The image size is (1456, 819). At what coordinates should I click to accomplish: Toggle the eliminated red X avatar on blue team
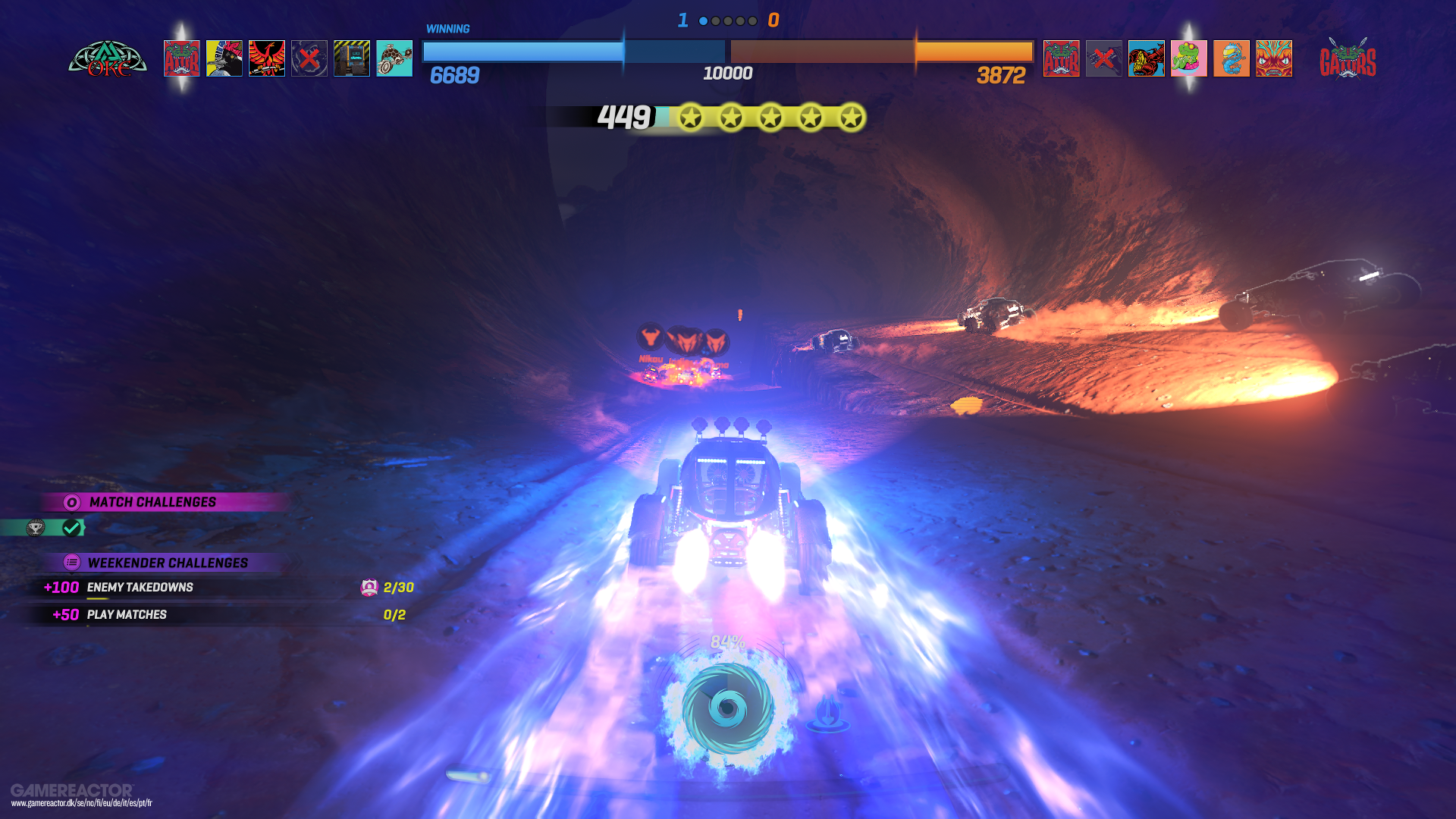coord(309,58)
